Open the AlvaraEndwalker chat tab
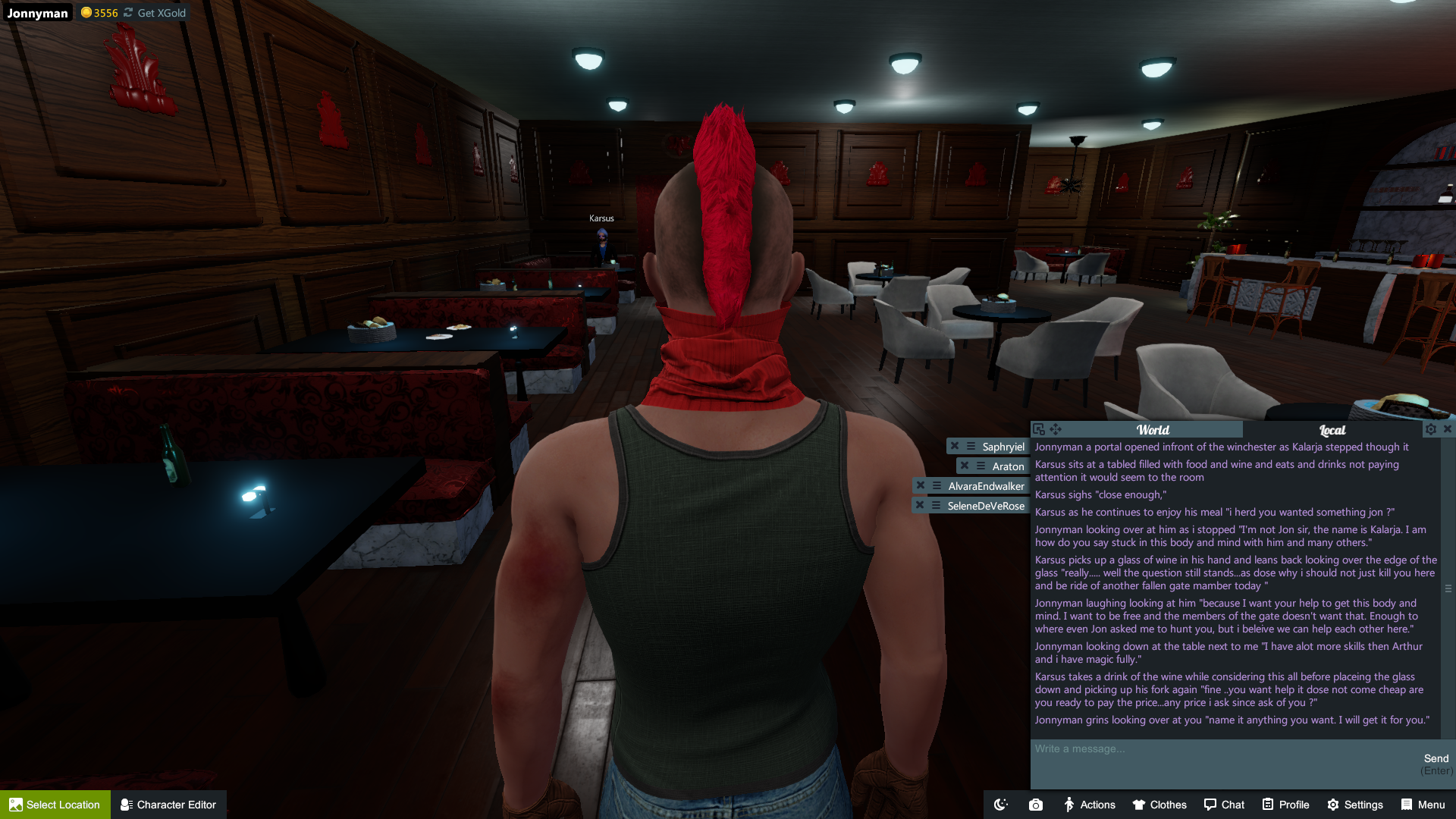This screenshot has width=1456, height=819. pyautogui.click(x=986, y=486)
